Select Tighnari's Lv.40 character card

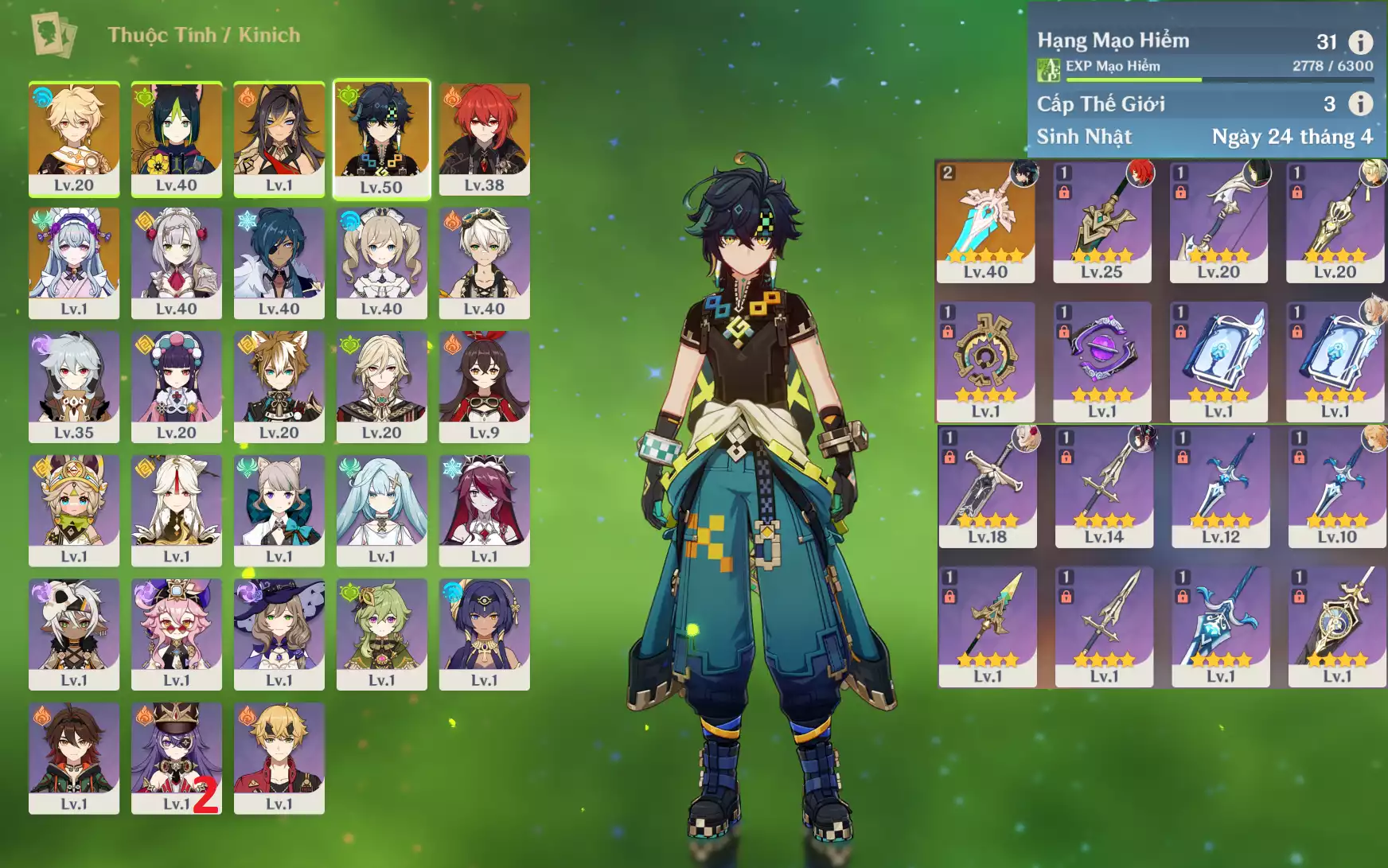click(x=177, y=138)
